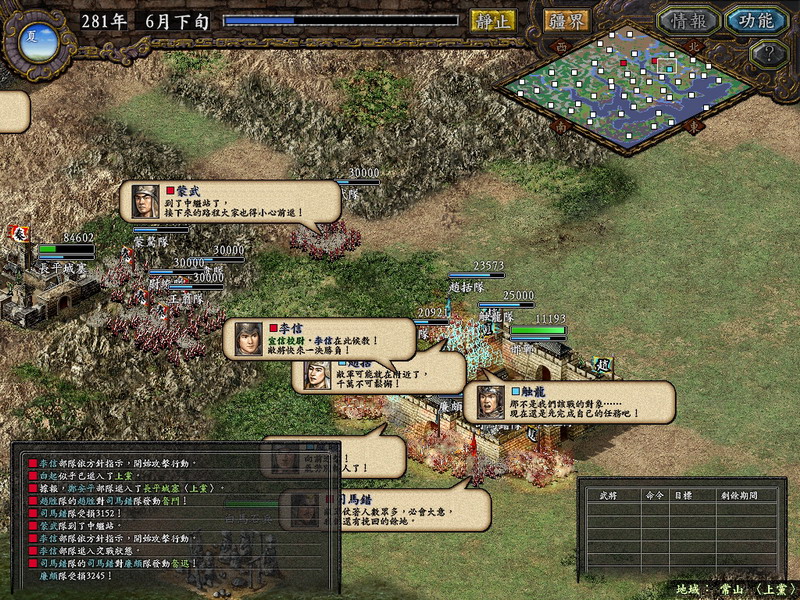
Task: Click 蒙武's speech bubble
Action: point(230,201)
